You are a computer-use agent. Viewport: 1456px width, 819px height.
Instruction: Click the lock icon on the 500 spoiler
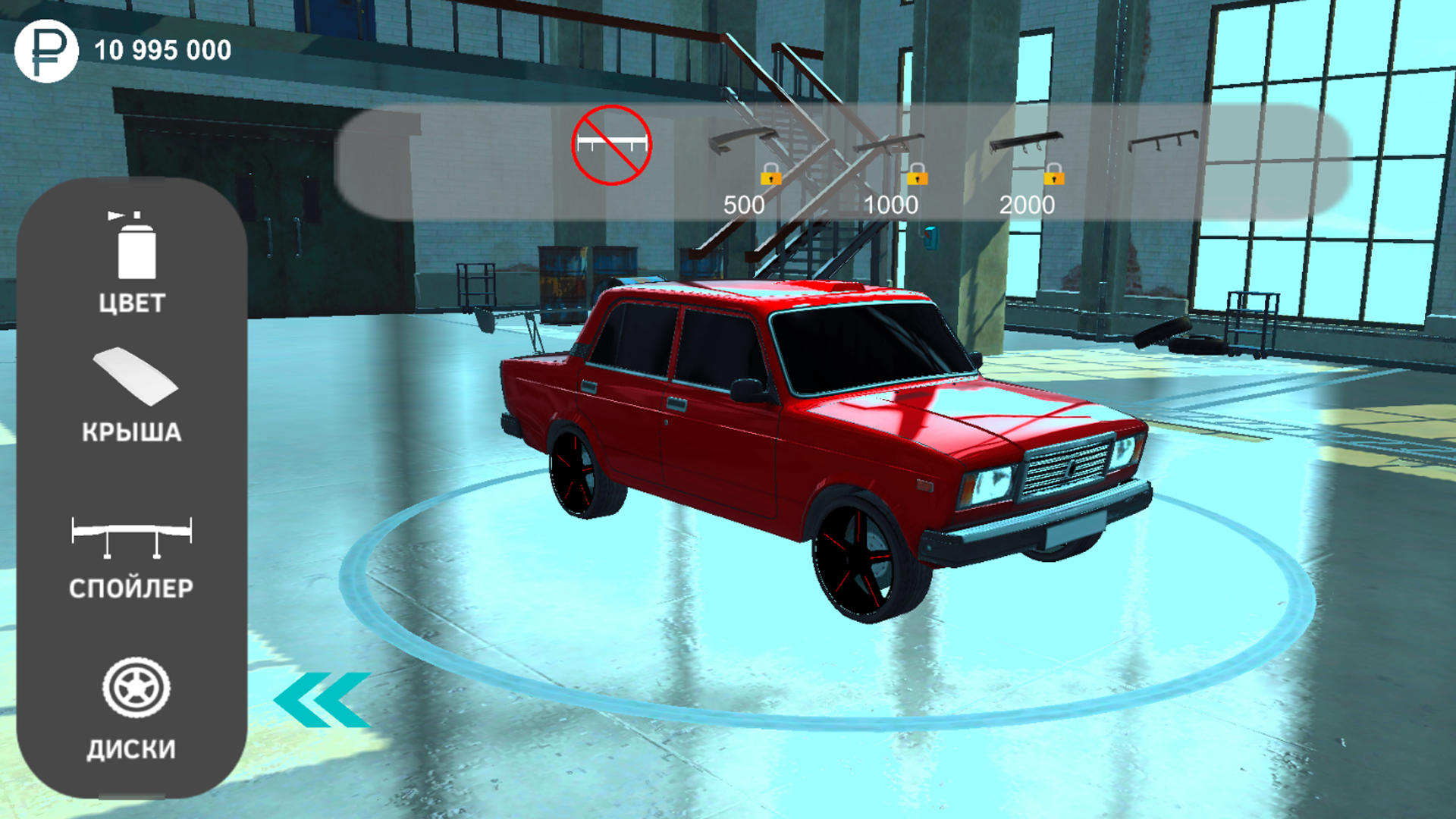pos(770,176)
